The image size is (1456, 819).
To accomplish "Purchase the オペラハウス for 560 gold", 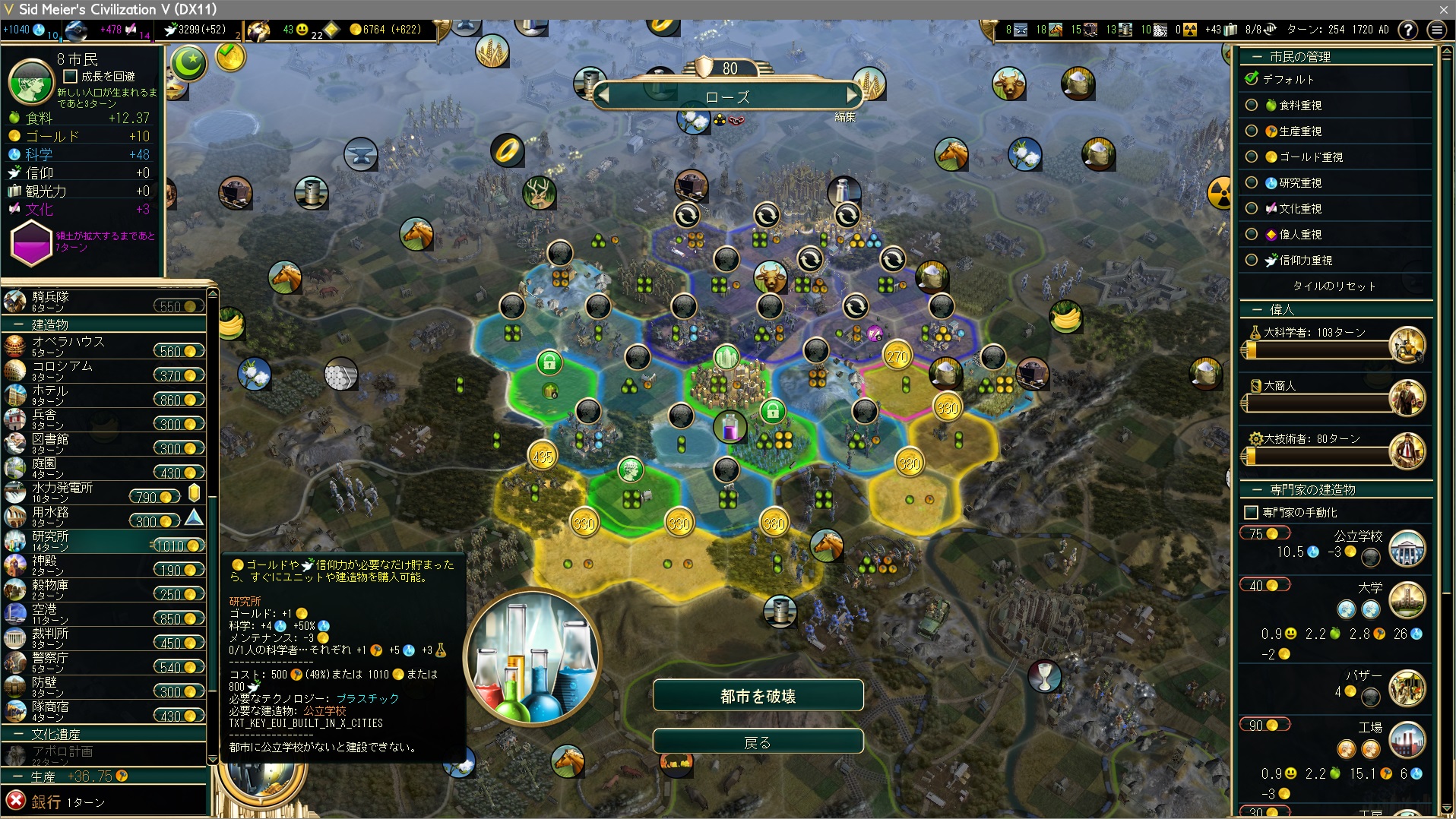I will (179, 351).
